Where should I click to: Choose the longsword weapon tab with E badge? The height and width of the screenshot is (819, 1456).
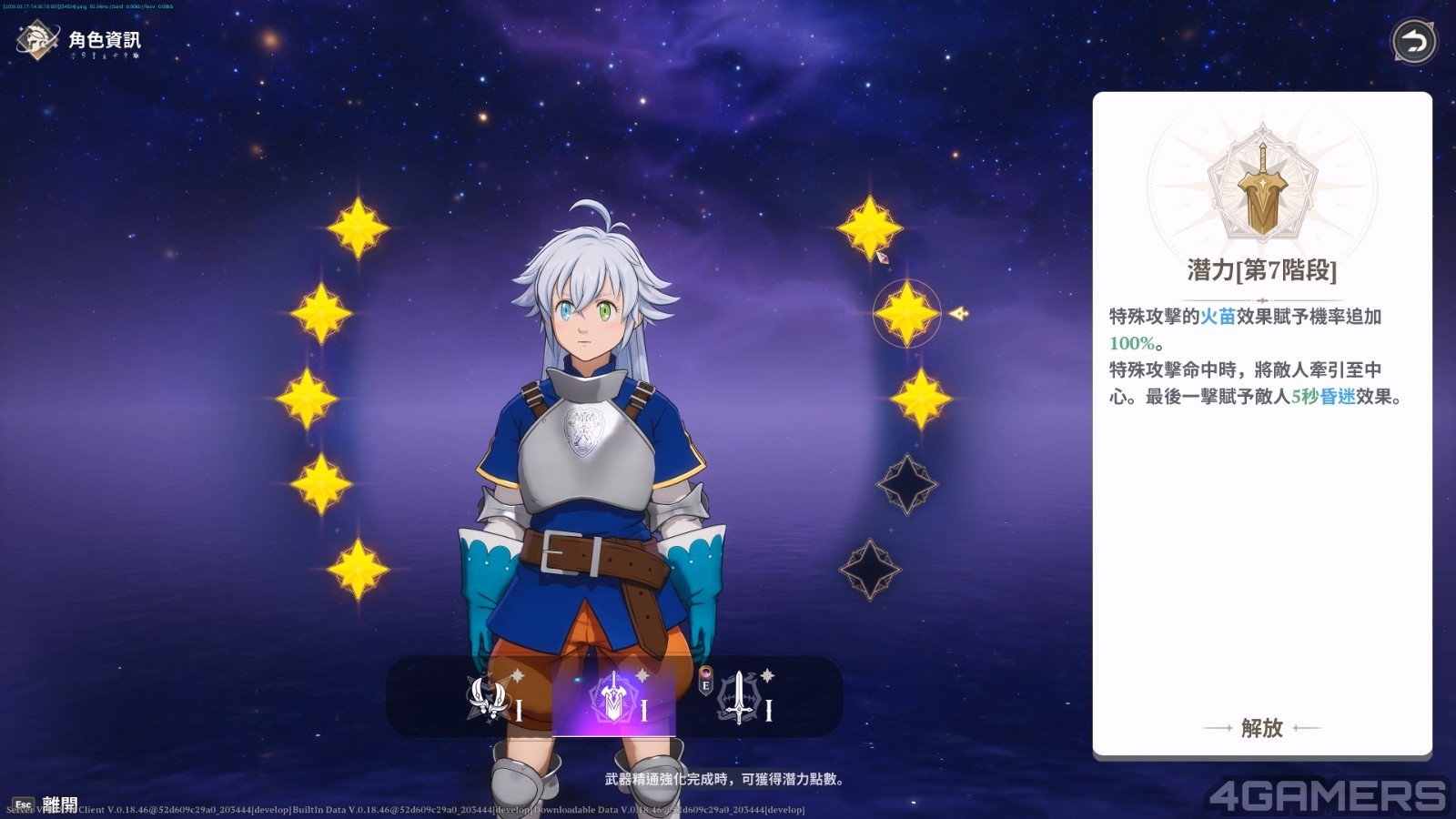738,699
